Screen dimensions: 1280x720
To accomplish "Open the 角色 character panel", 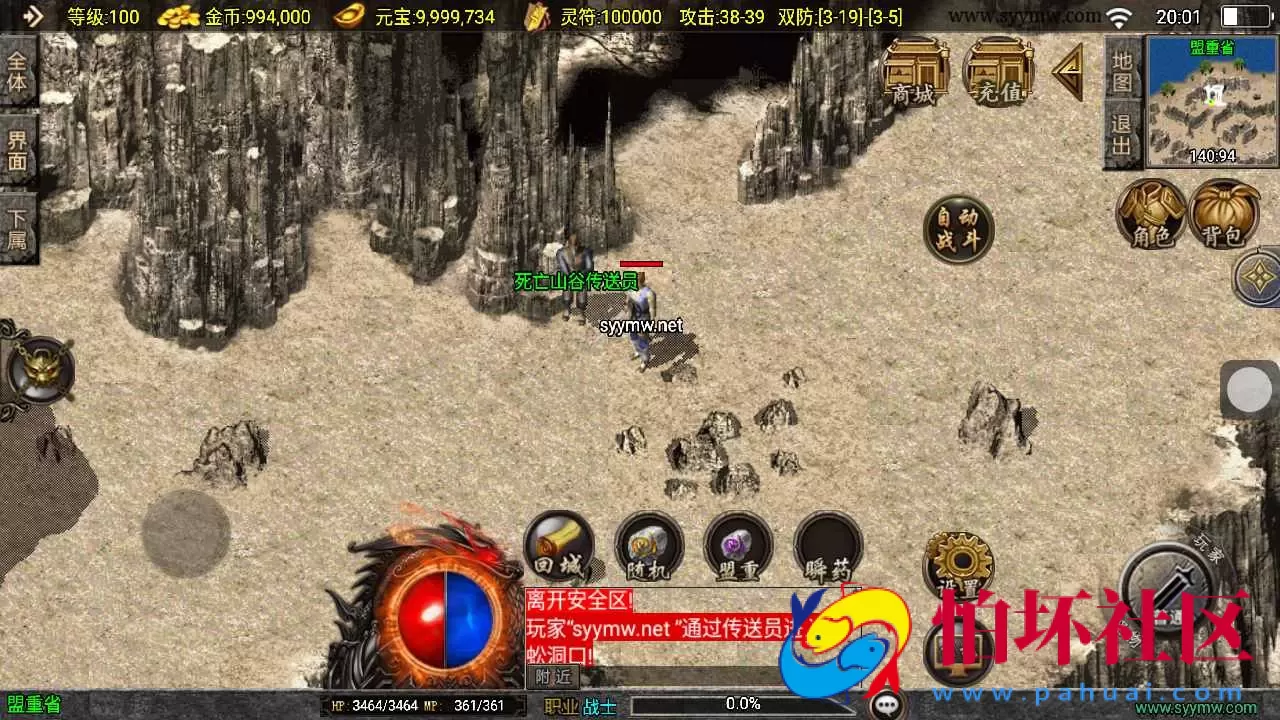I will point(1151,215).
